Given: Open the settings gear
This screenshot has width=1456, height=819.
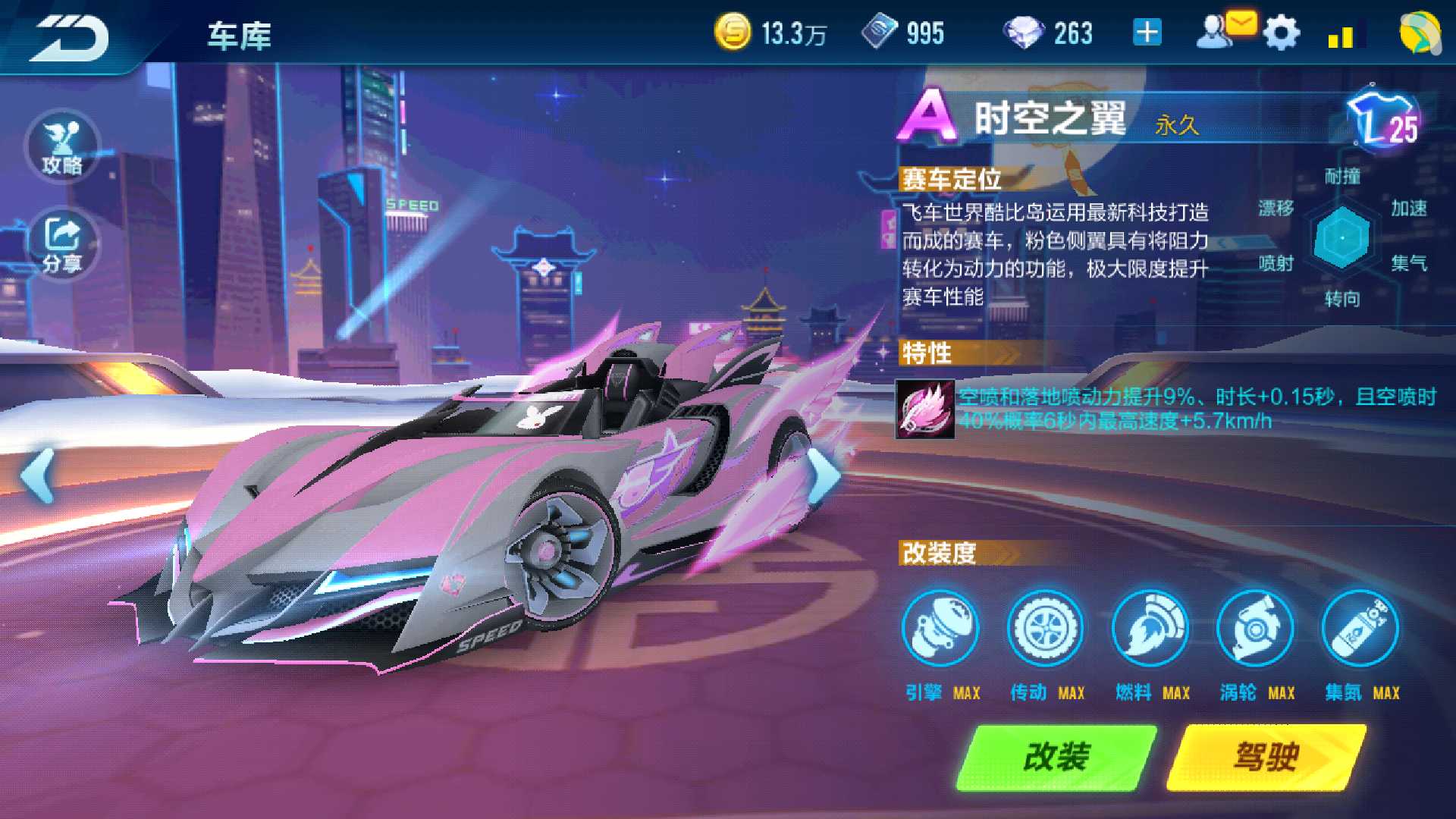Looking at the screenshot, I should tap(1281, 32).
